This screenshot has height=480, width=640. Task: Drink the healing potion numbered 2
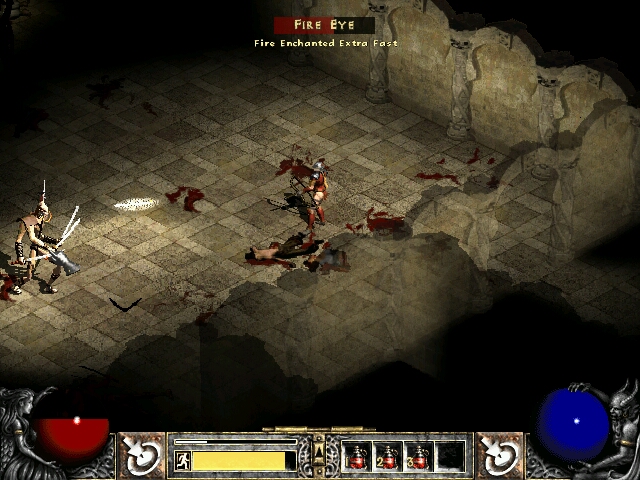click(388, 457)
